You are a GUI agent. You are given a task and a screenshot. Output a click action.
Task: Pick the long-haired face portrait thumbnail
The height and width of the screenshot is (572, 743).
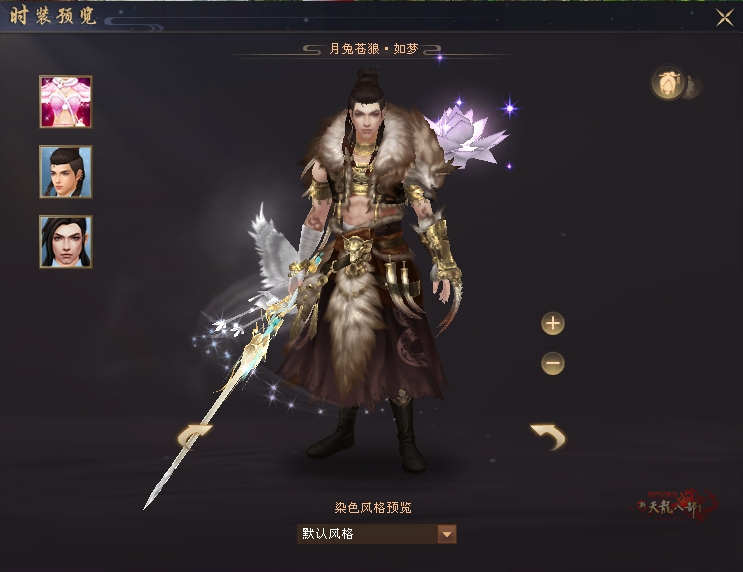pyautogui.click(x=66, y=242)
